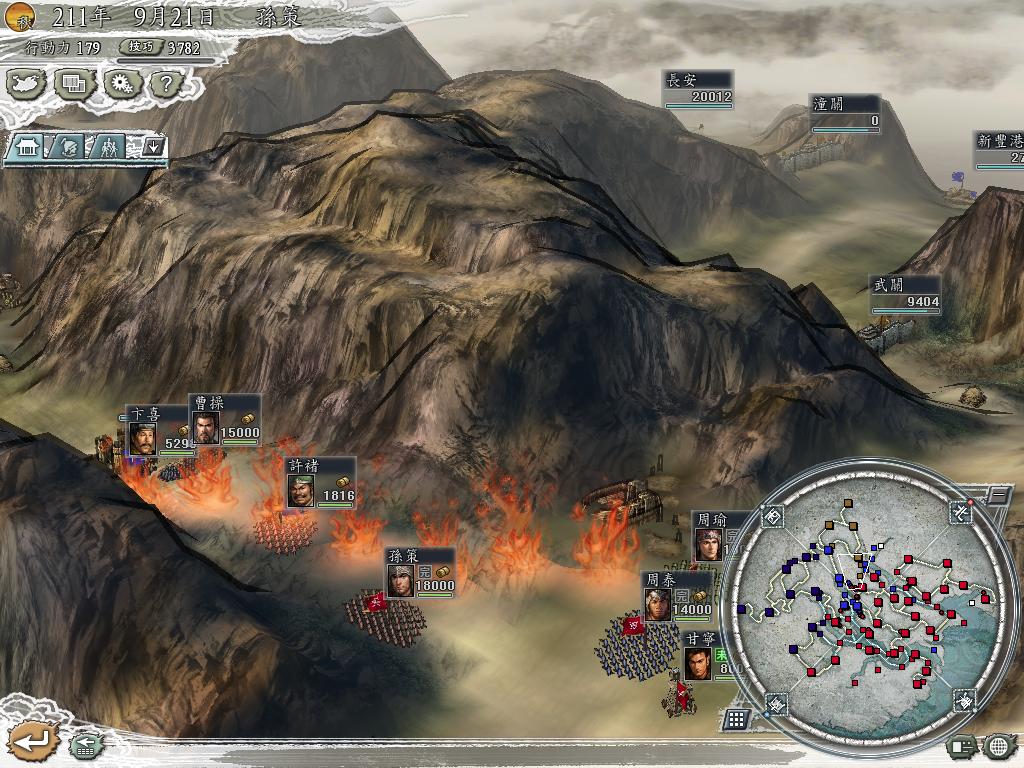Click the teal arrow-and-grid button

click(86, 745)
